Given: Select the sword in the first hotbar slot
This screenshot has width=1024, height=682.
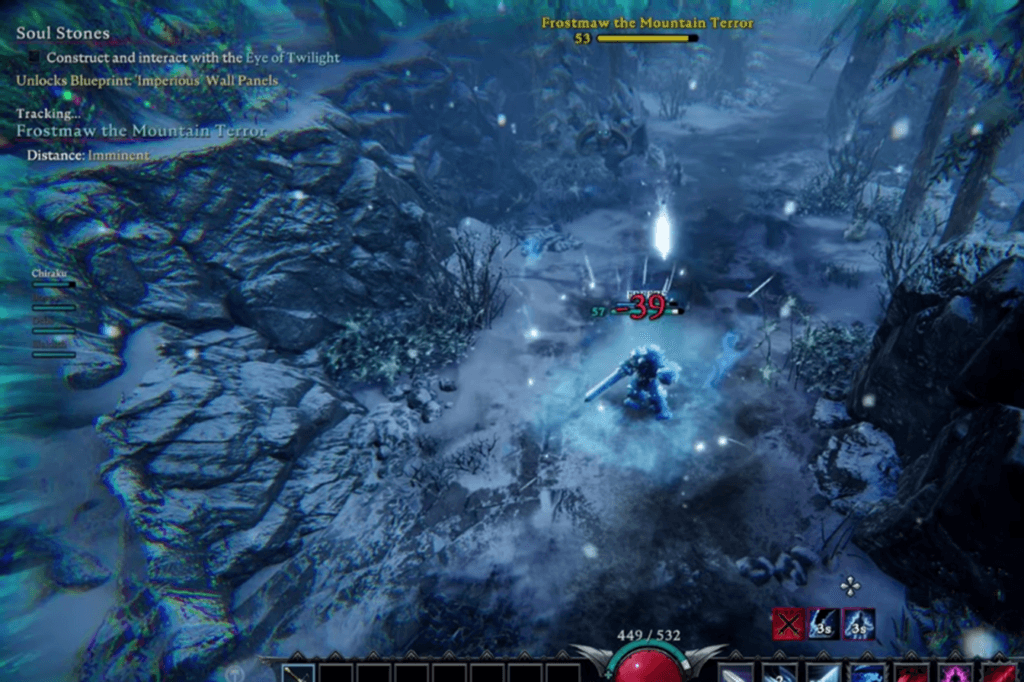Looking at the screenshot, I should pyautogui.click(x=298, y=674).
